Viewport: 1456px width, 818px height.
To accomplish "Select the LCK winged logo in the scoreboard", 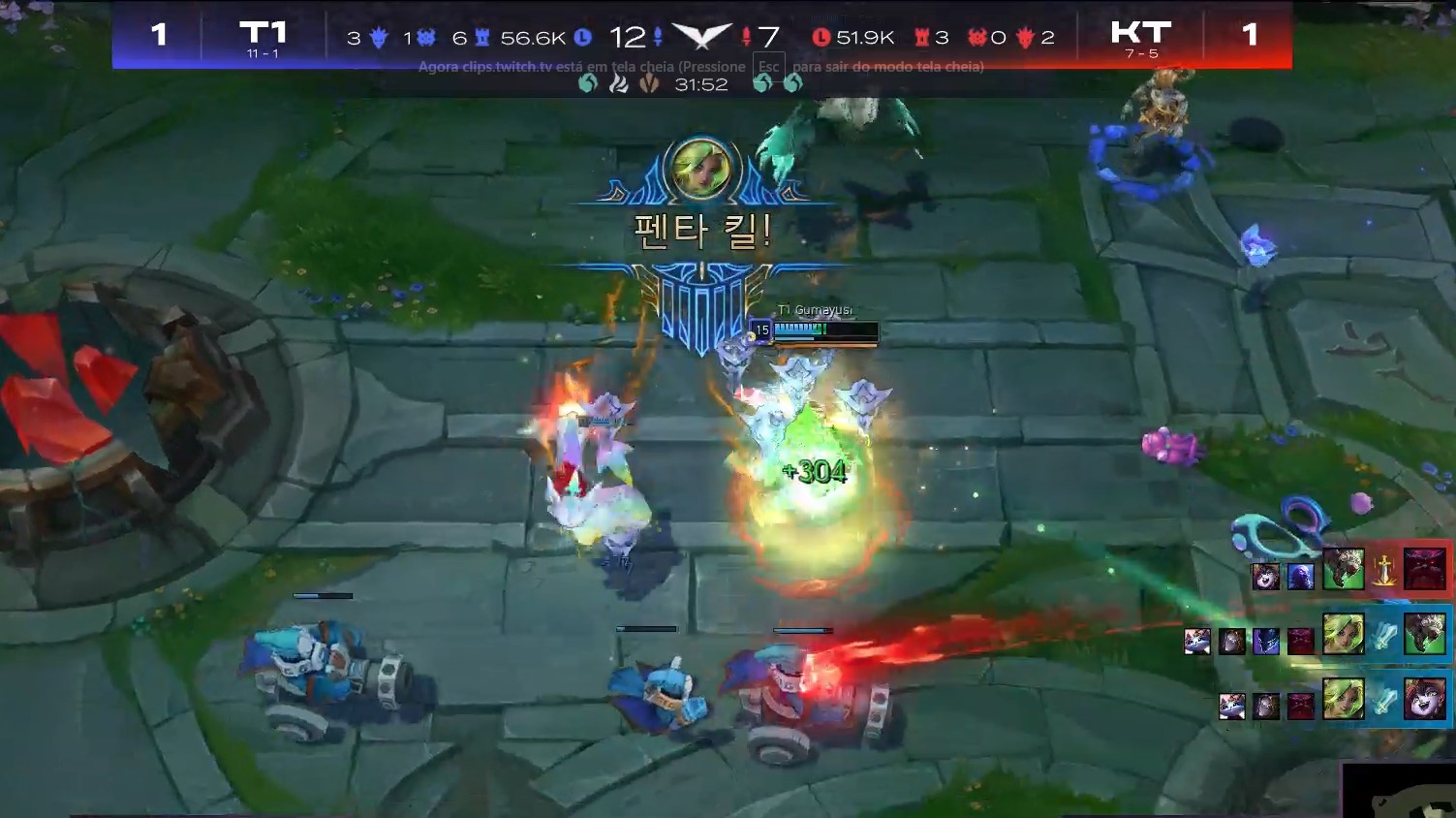I will pos(701,34).
